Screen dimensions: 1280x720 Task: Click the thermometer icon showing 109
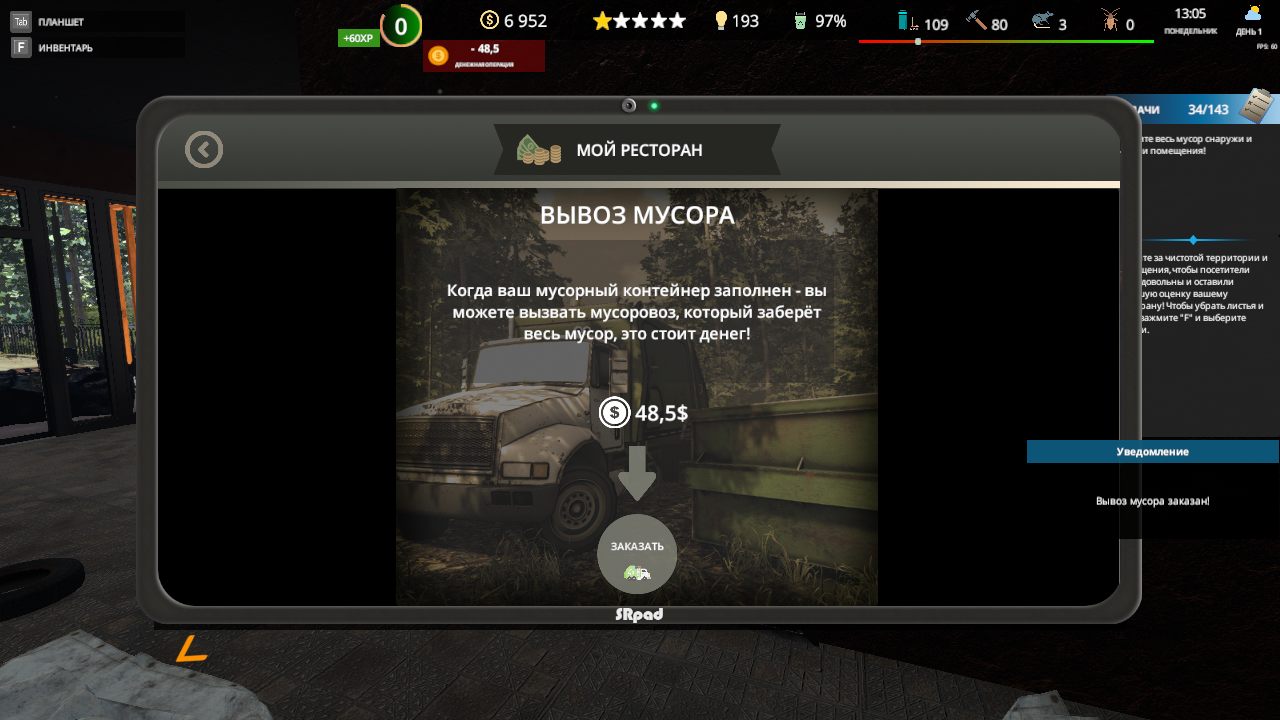coord(908,20)
